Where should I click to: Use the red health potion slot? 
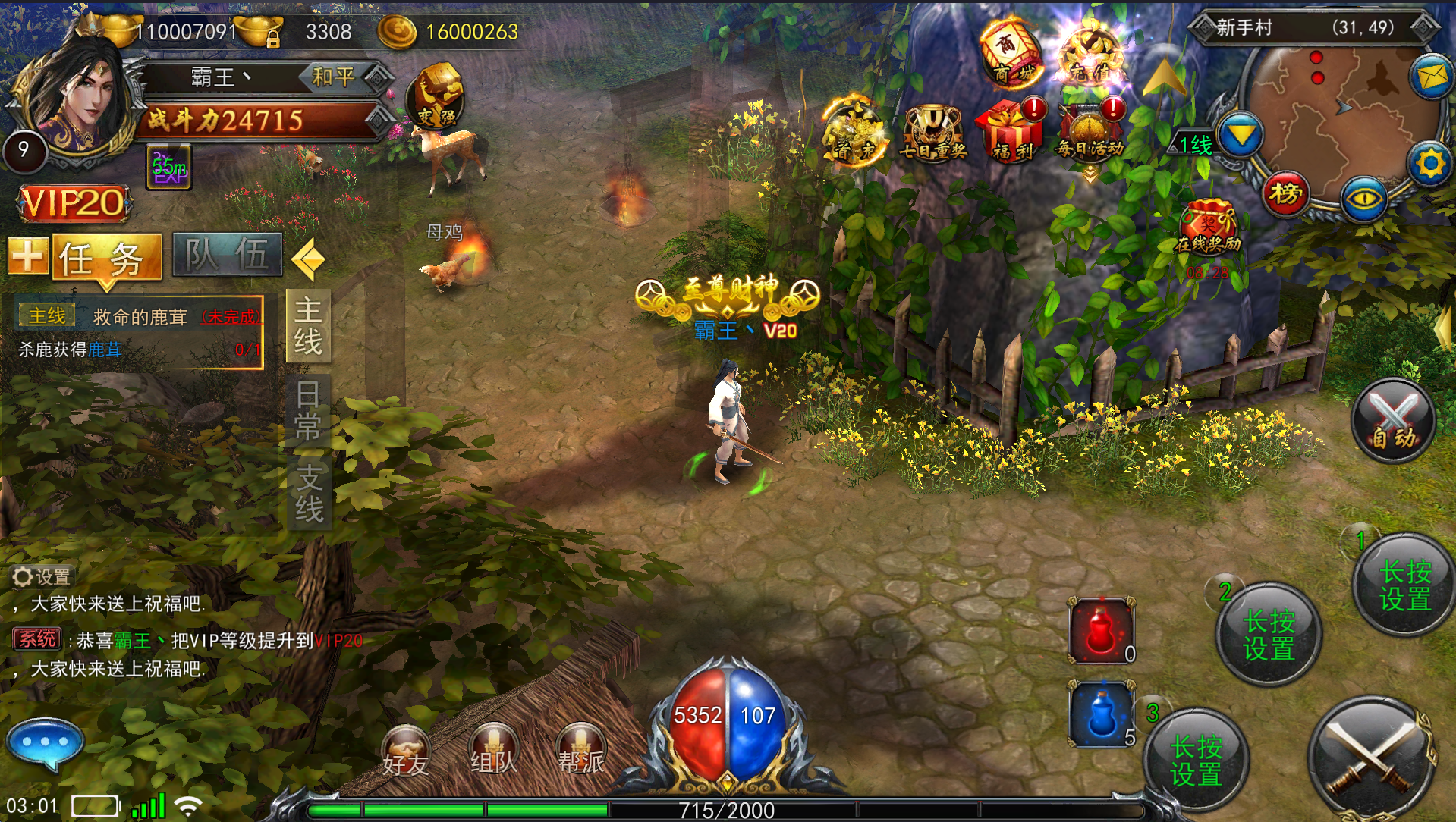click(1101, 630)
